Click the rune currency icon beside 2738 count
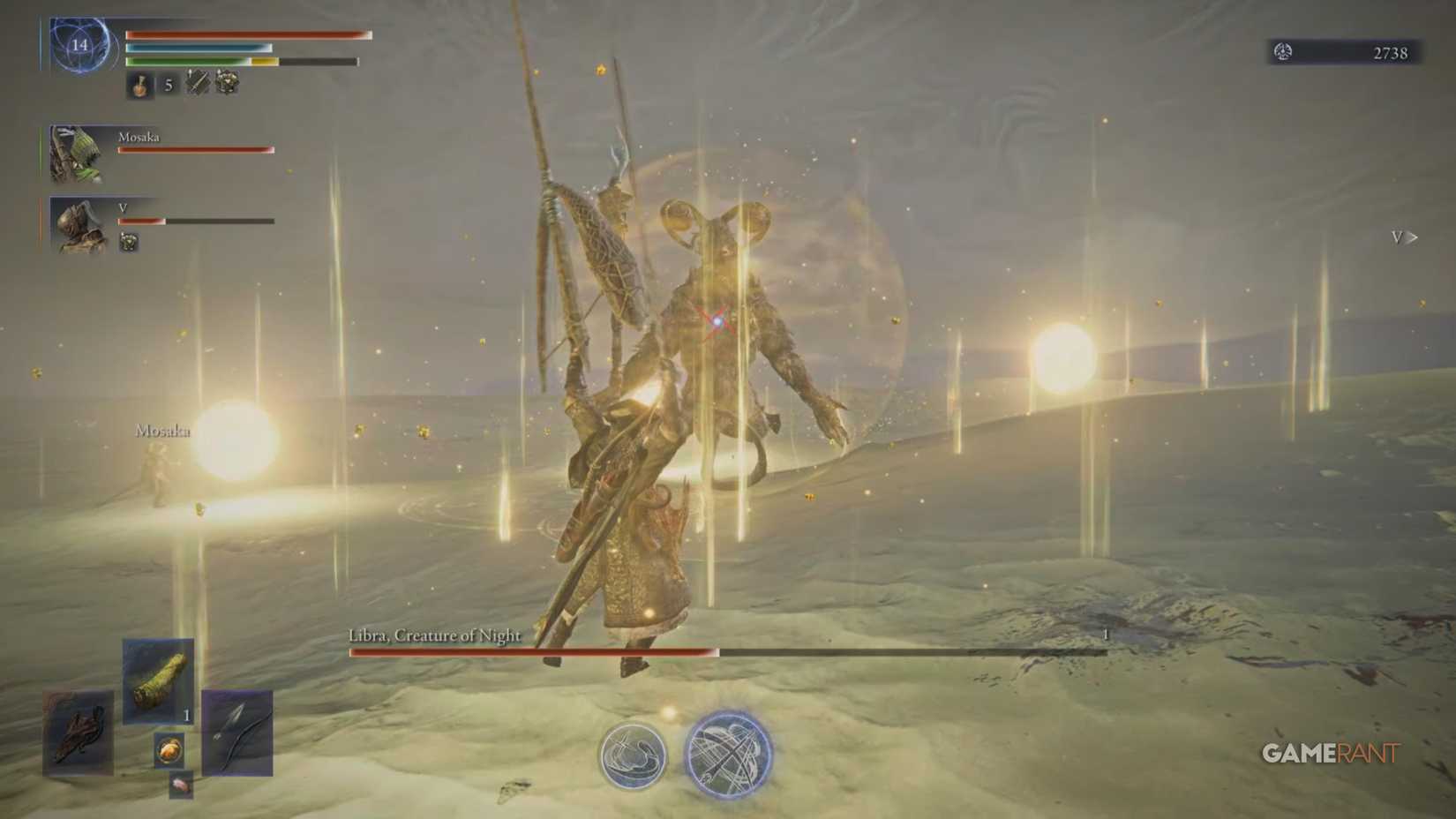Viewport: 1456px width, 819px height. click(1285, 52)
